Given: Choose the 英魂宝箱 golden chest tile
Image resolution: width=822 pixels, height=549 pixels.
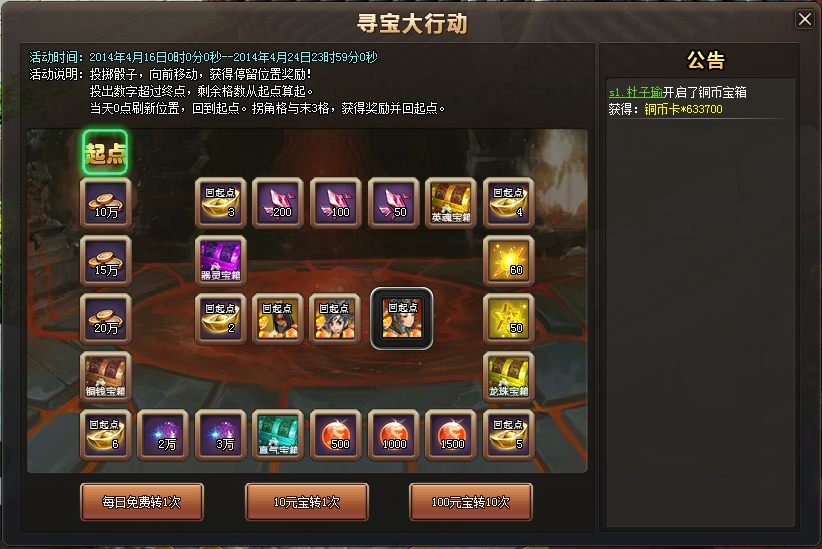Looking at the screenshot, I should coord(452,204).
